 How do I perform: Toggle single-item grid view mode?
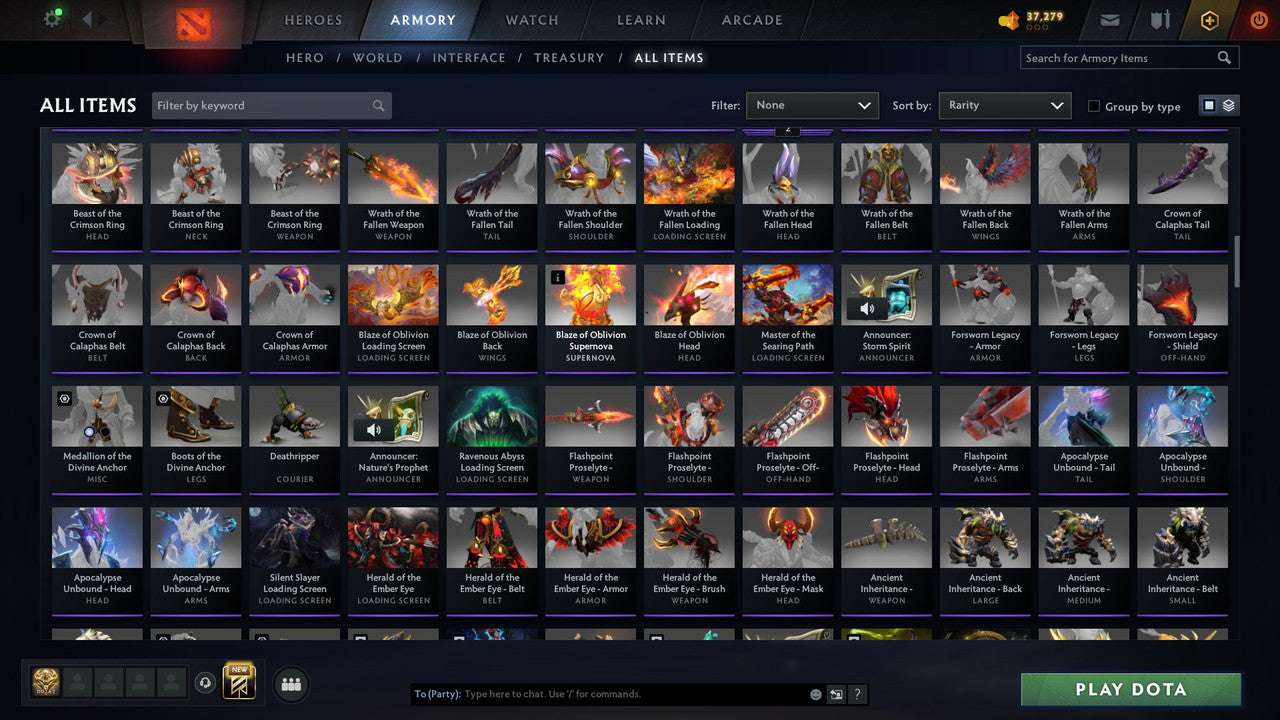point(1211,105)
